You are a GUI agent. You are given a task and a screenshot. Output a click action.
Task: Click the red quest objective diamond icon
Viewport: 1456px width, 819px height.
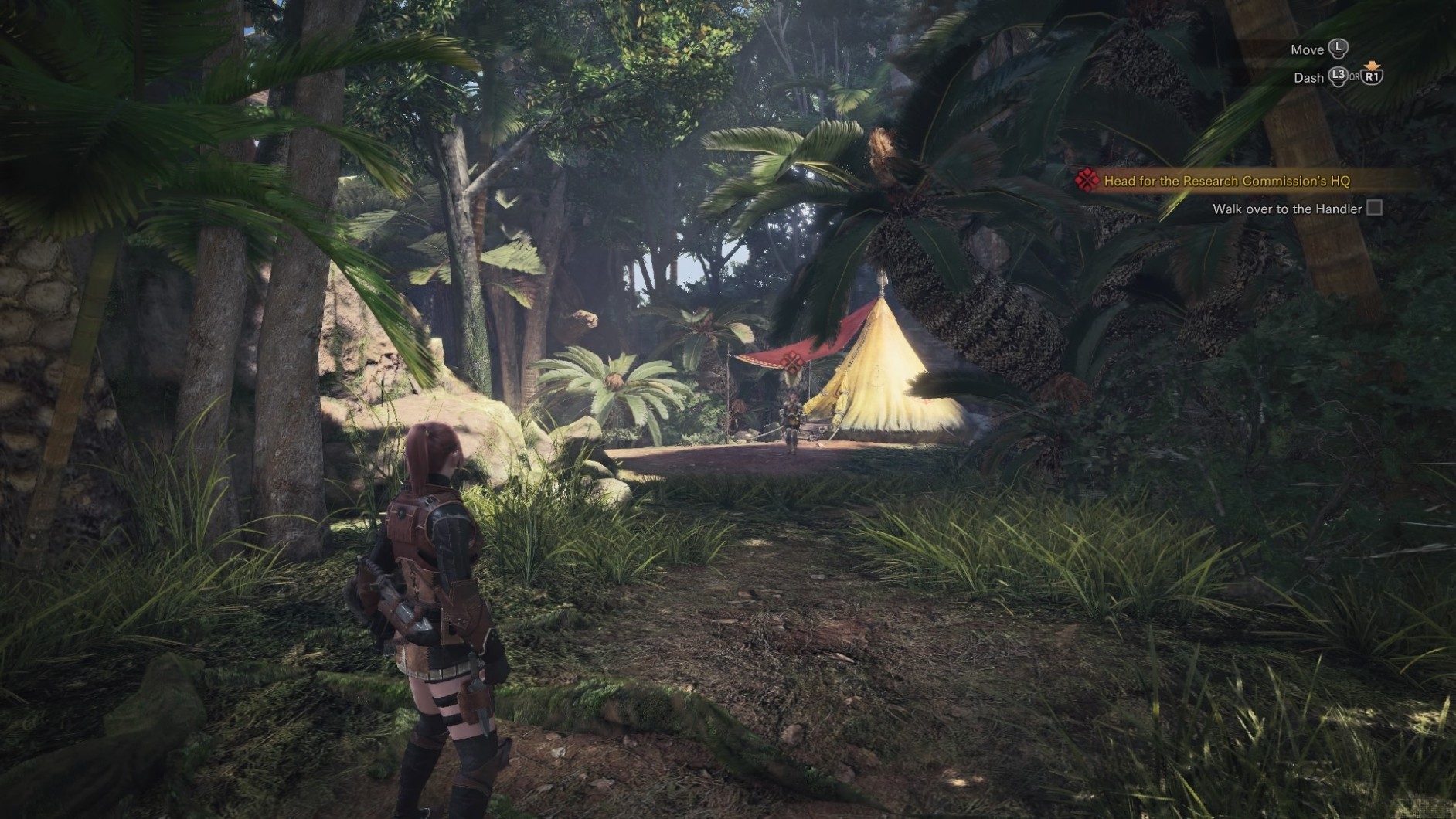point(1087,182)
